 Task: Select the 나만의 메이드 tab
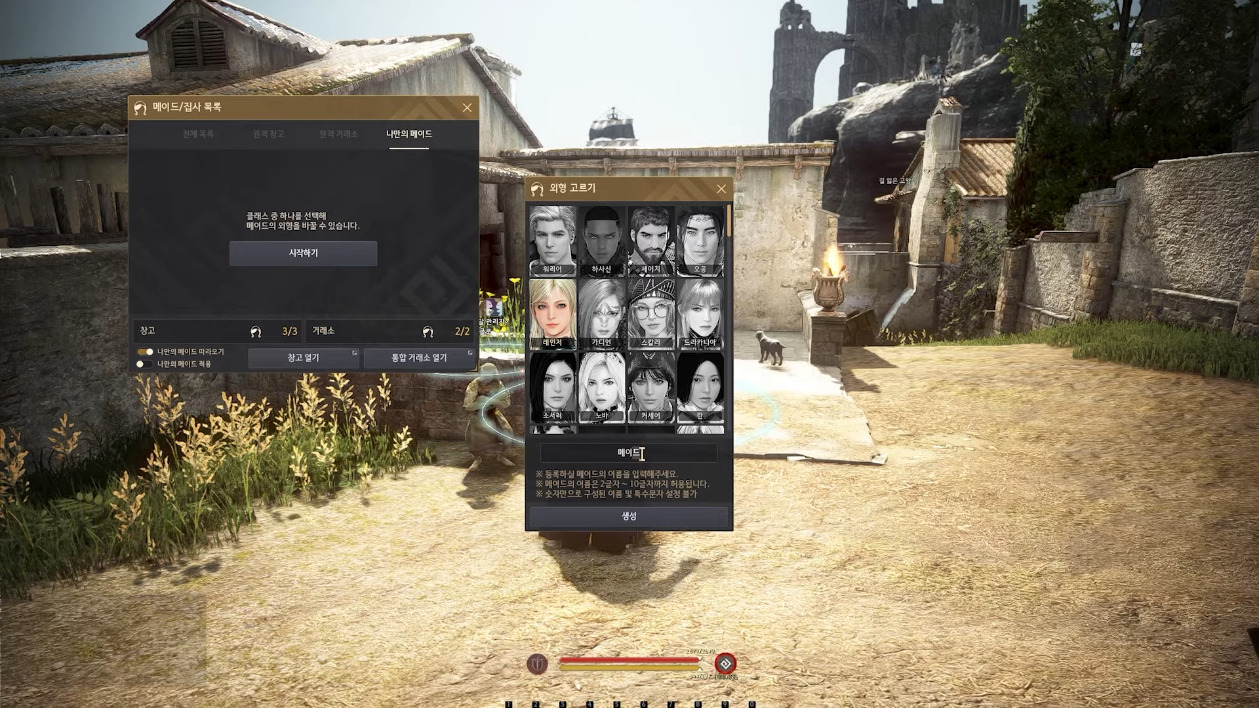click(409, 134)
